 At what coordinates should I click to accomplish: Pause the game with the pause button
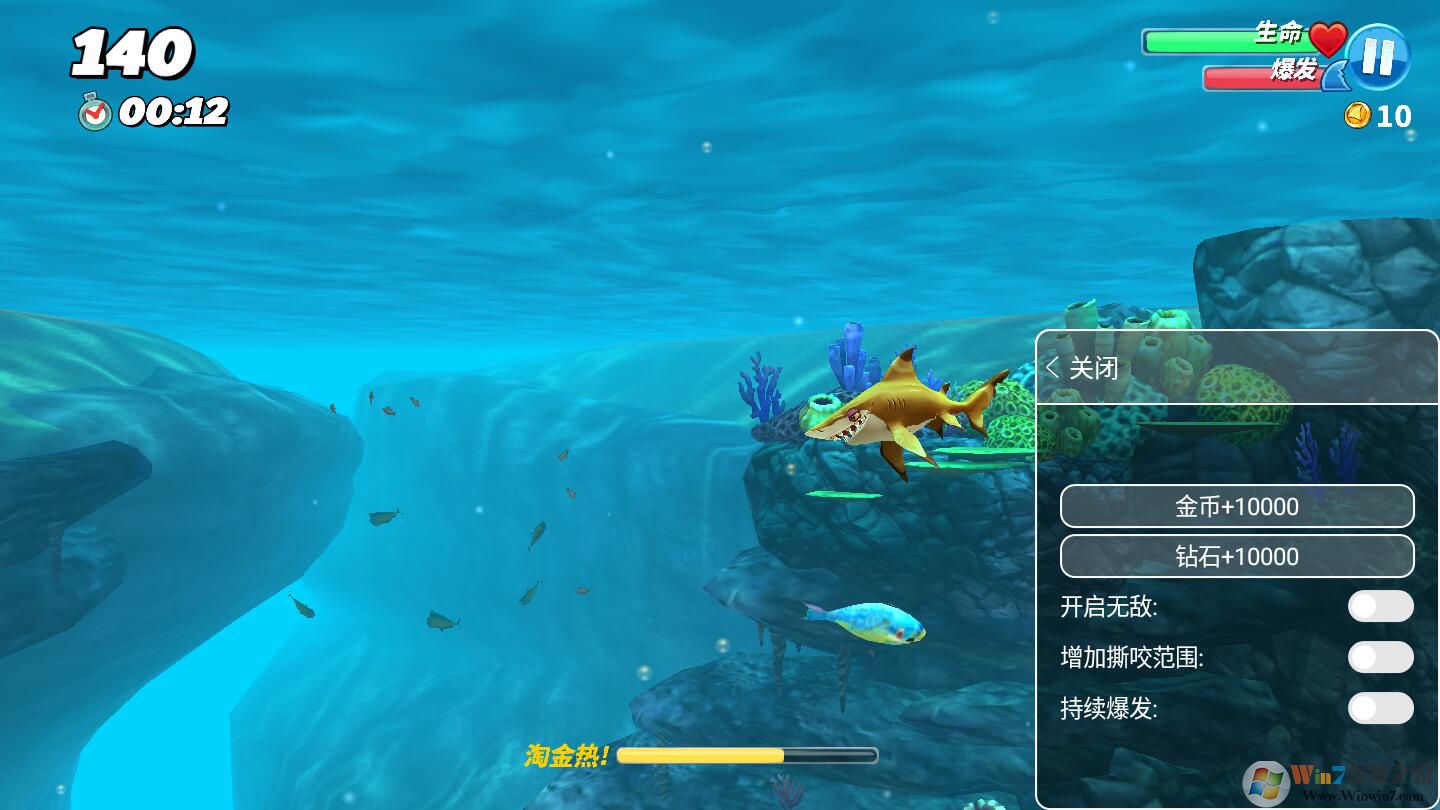[x=1377, y=57]
